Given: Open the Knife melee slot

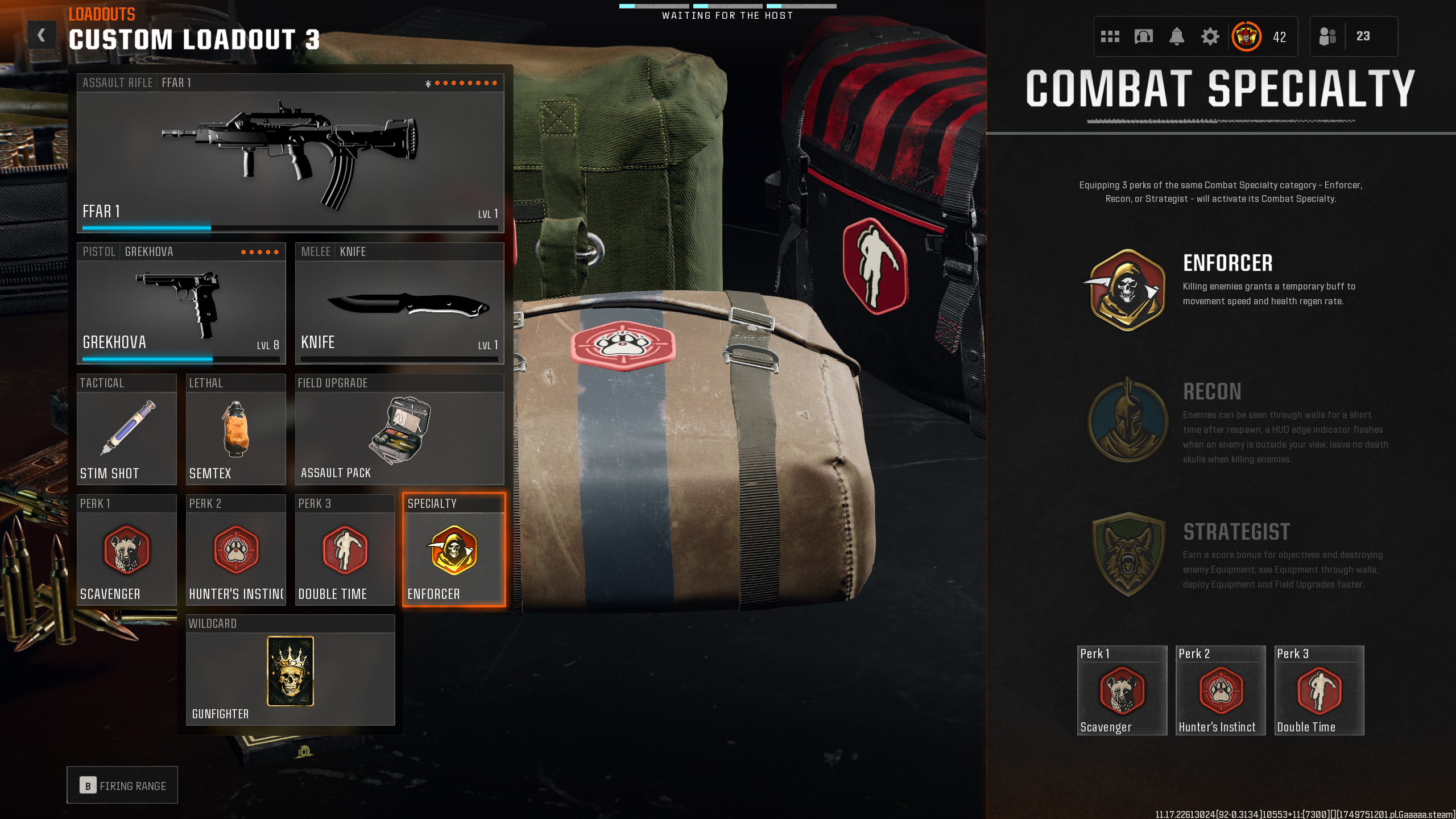Looking at the screenshot, I should click(399, 304).
